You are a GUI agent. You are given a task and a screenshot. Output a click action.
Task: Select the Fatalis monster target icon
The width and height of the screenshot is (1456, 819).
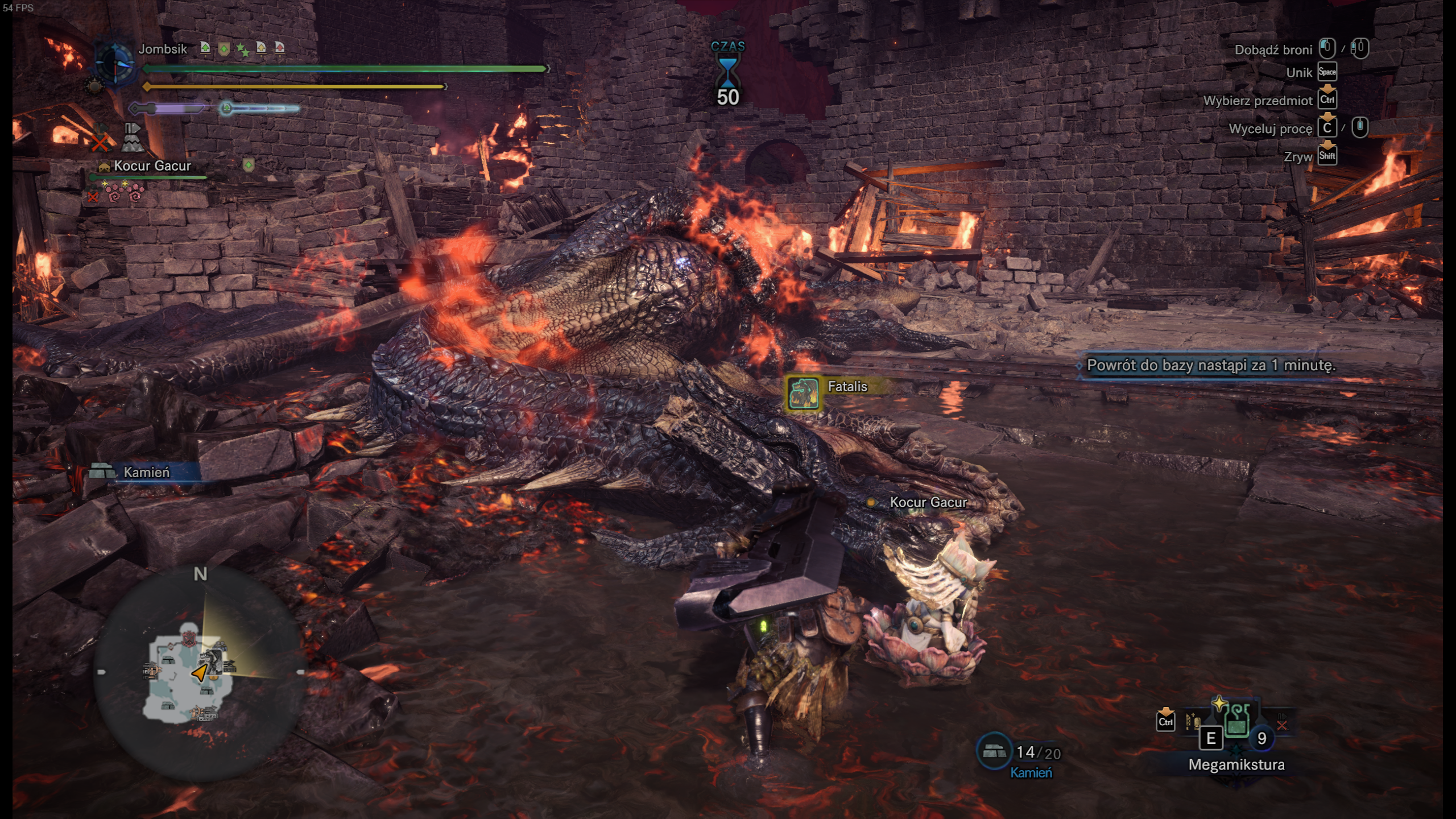point(803,393)
